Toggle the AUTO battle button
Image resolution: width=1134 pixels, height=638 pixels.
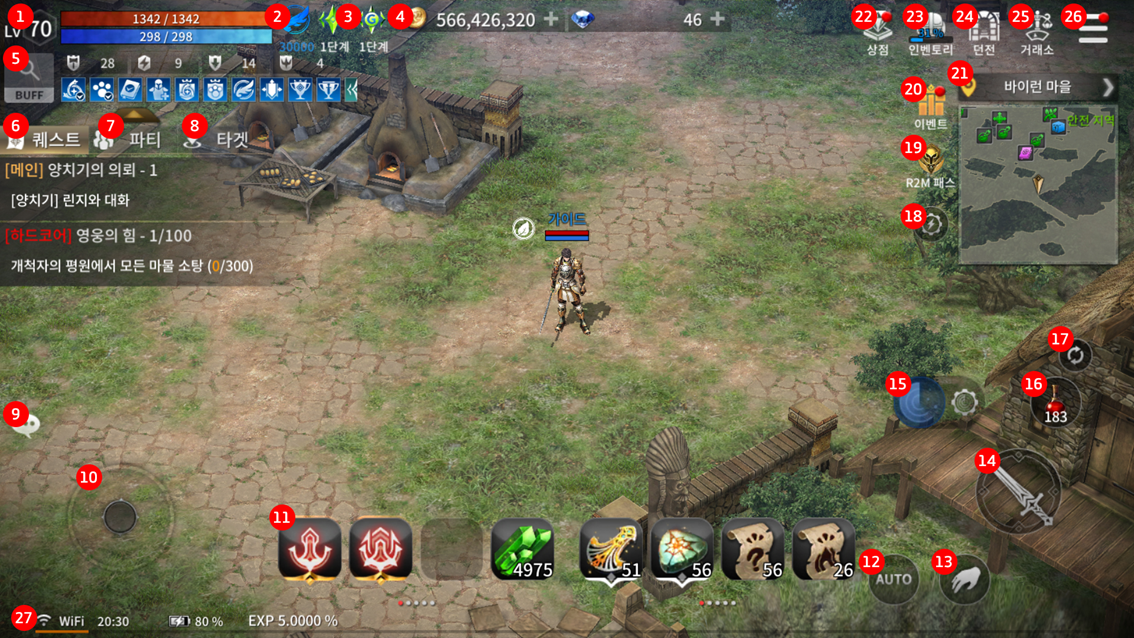(893, 578)
